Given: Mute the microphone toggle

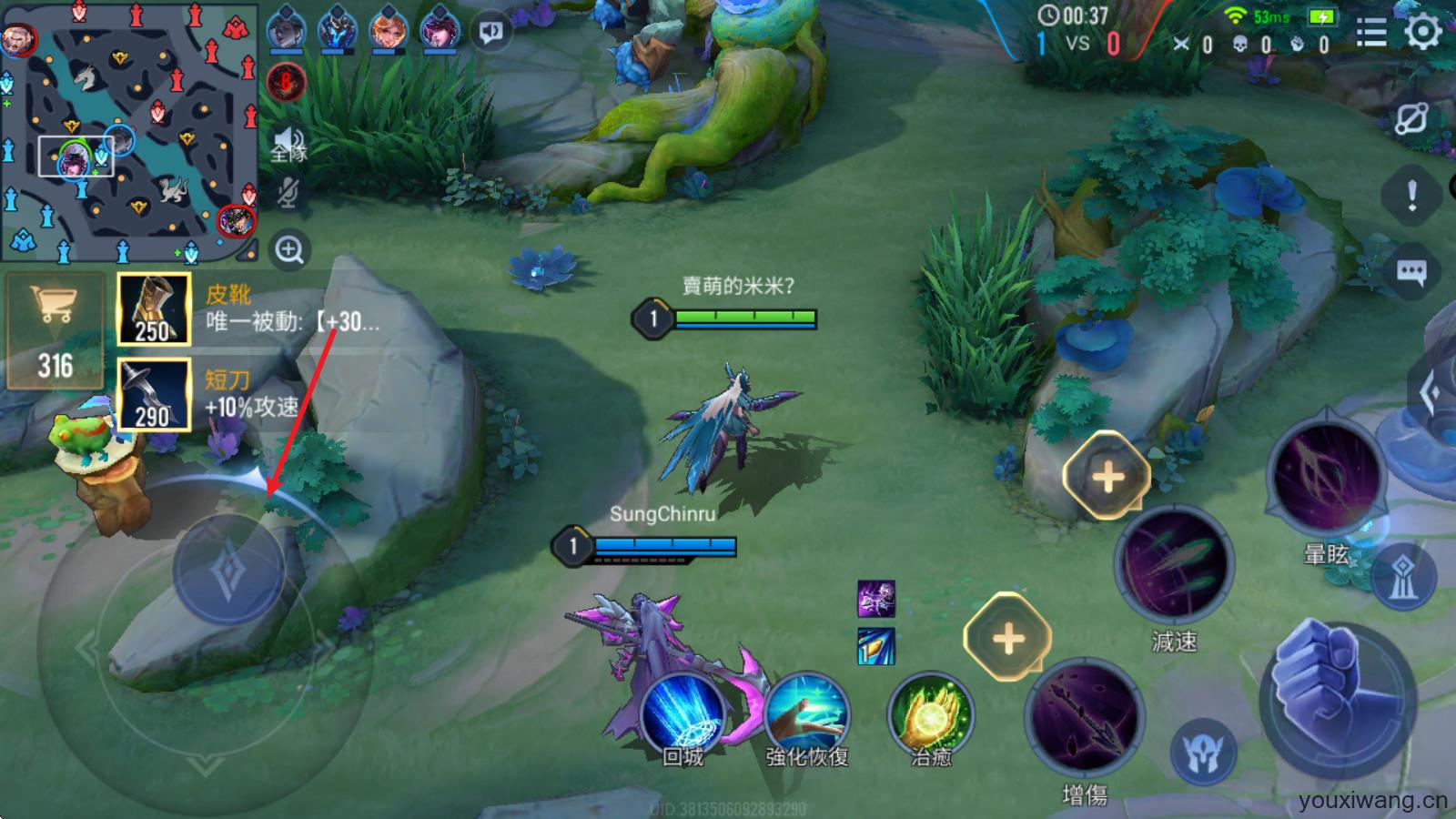Looking at the screenshot, I should tap(287, 193).
